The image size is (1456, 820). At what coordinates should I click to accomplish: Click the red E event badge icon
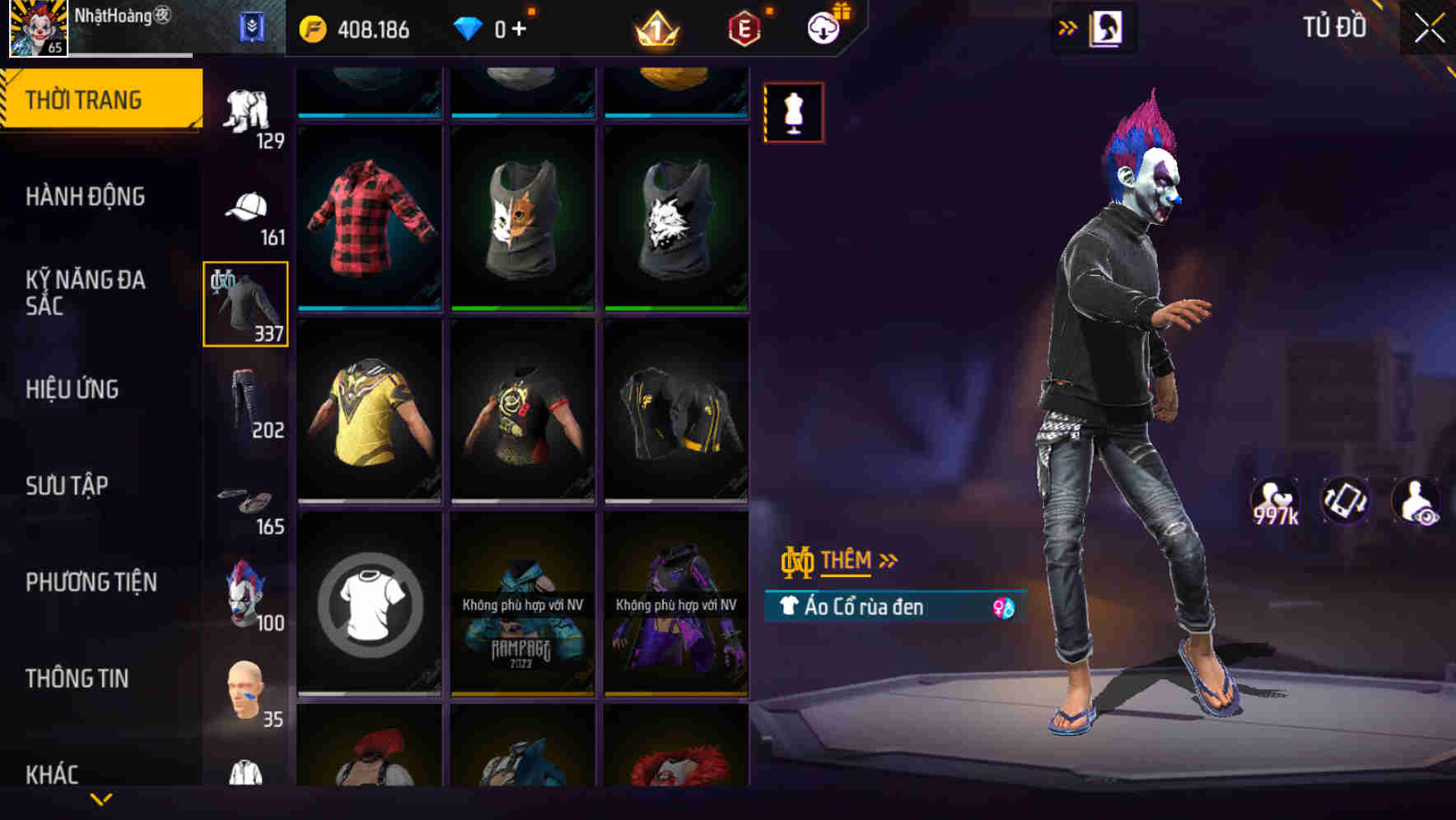pos(743,27)
